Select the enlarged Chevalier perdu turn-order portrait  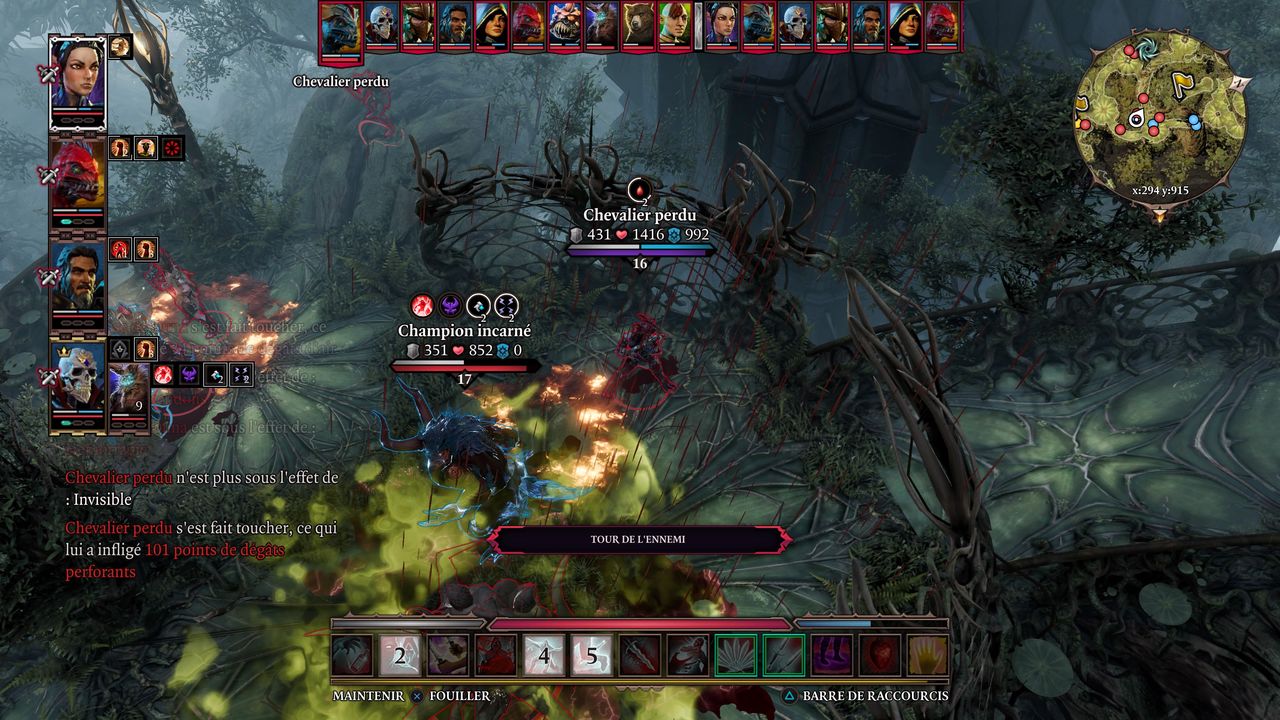pyautogui.click(x=340, y=30)
